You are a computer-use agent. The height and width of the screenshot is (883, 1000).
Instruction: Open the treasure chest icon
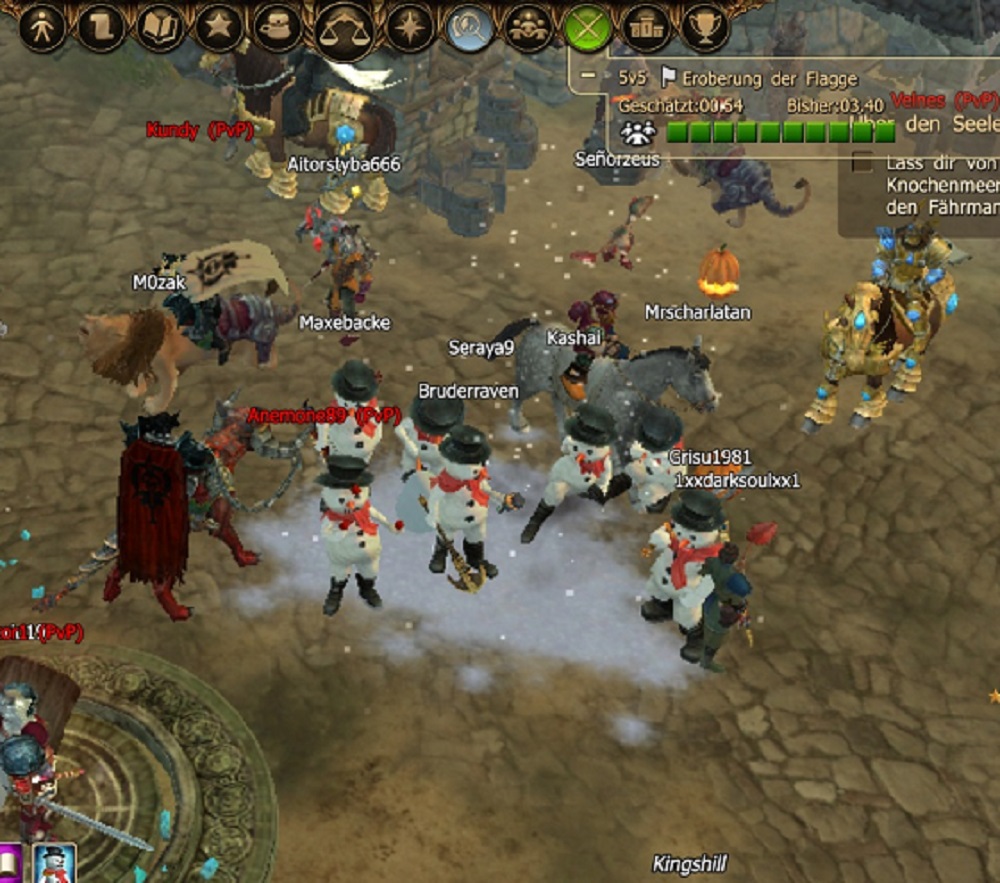coord(277,29)
